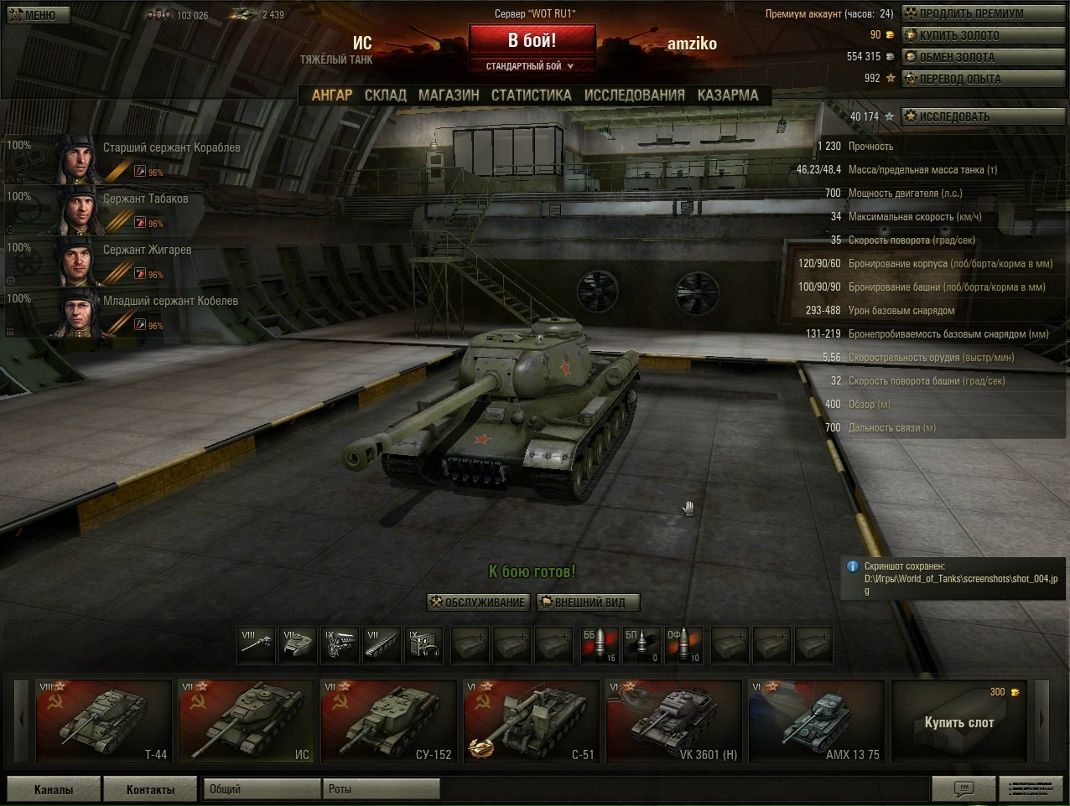Open the Магазин tab

[448, 95]
